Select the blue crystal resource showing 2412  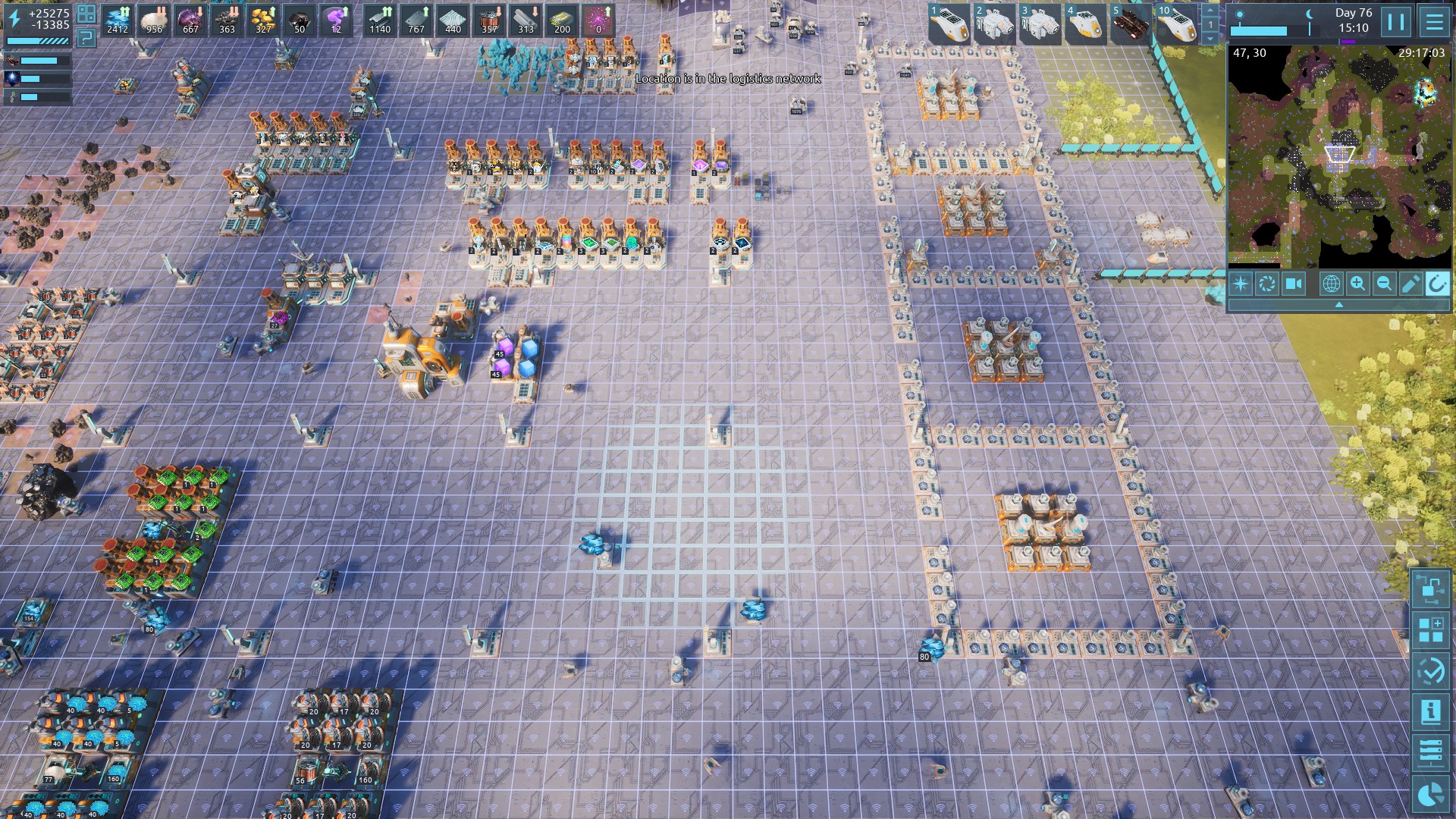[118, 20]
